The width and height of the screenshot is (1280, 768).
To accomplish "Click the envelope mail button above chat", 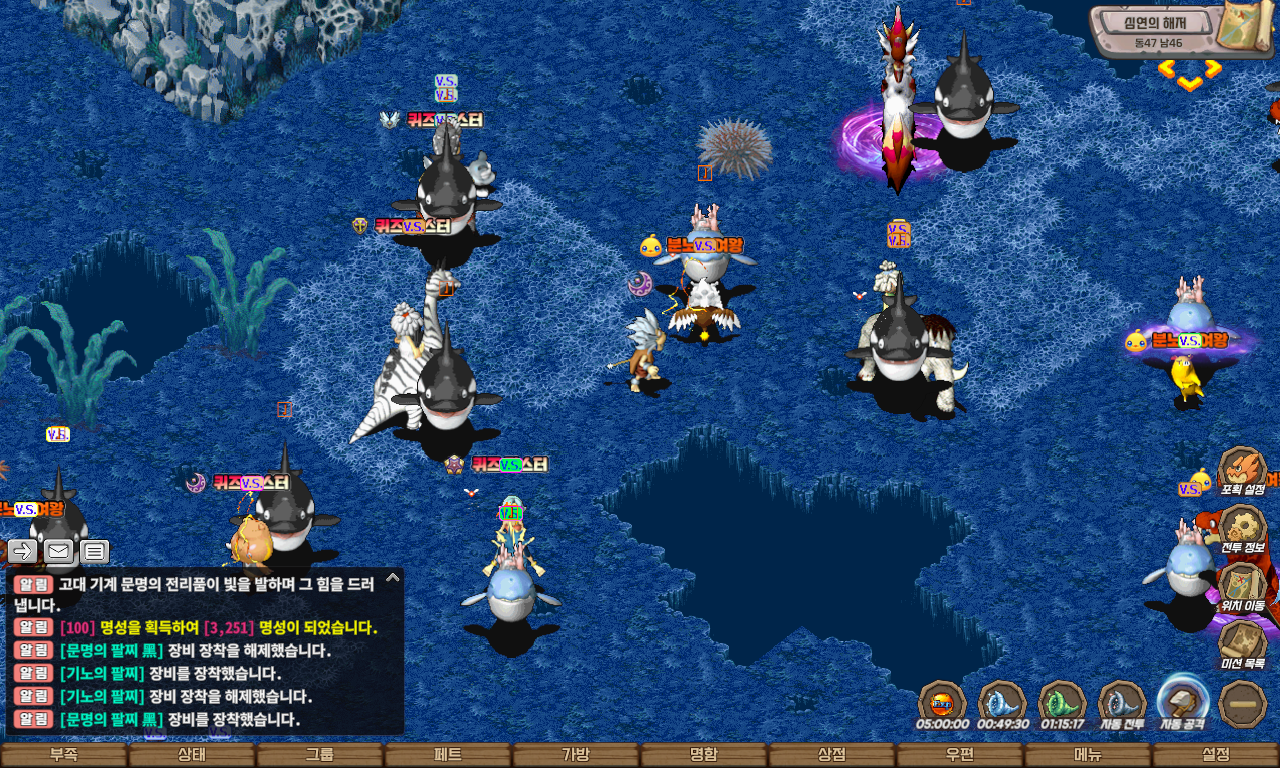I will coord(59,551).
